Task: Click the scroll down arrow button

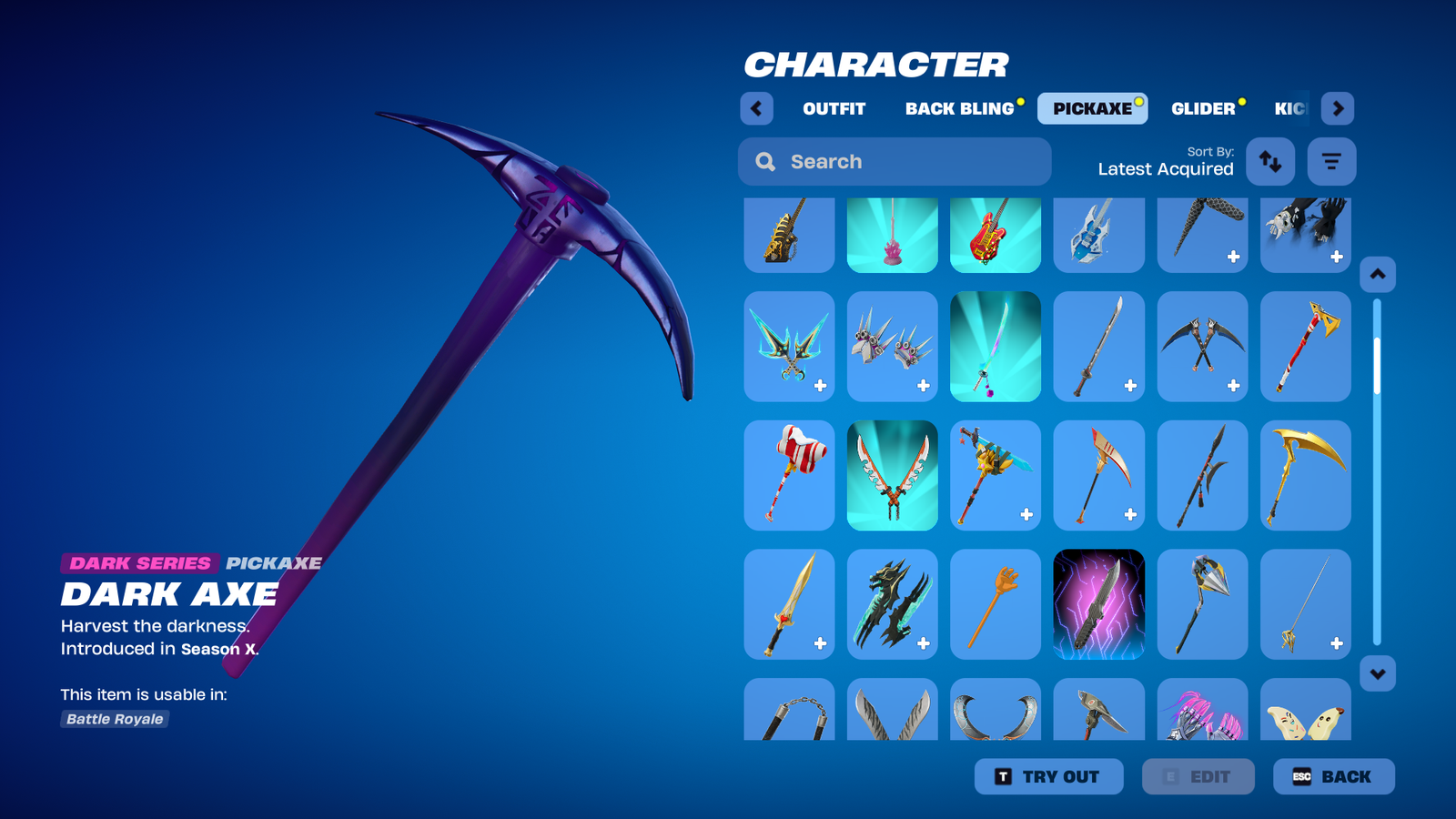Action: (1377, 674)
